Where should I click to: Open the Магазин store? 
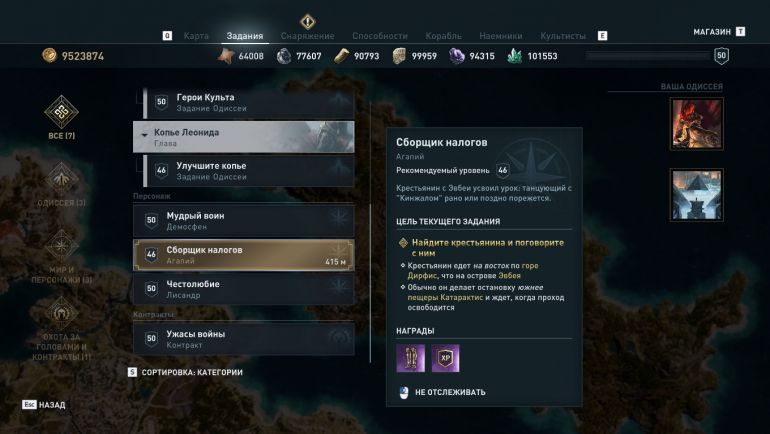[712, 32]
